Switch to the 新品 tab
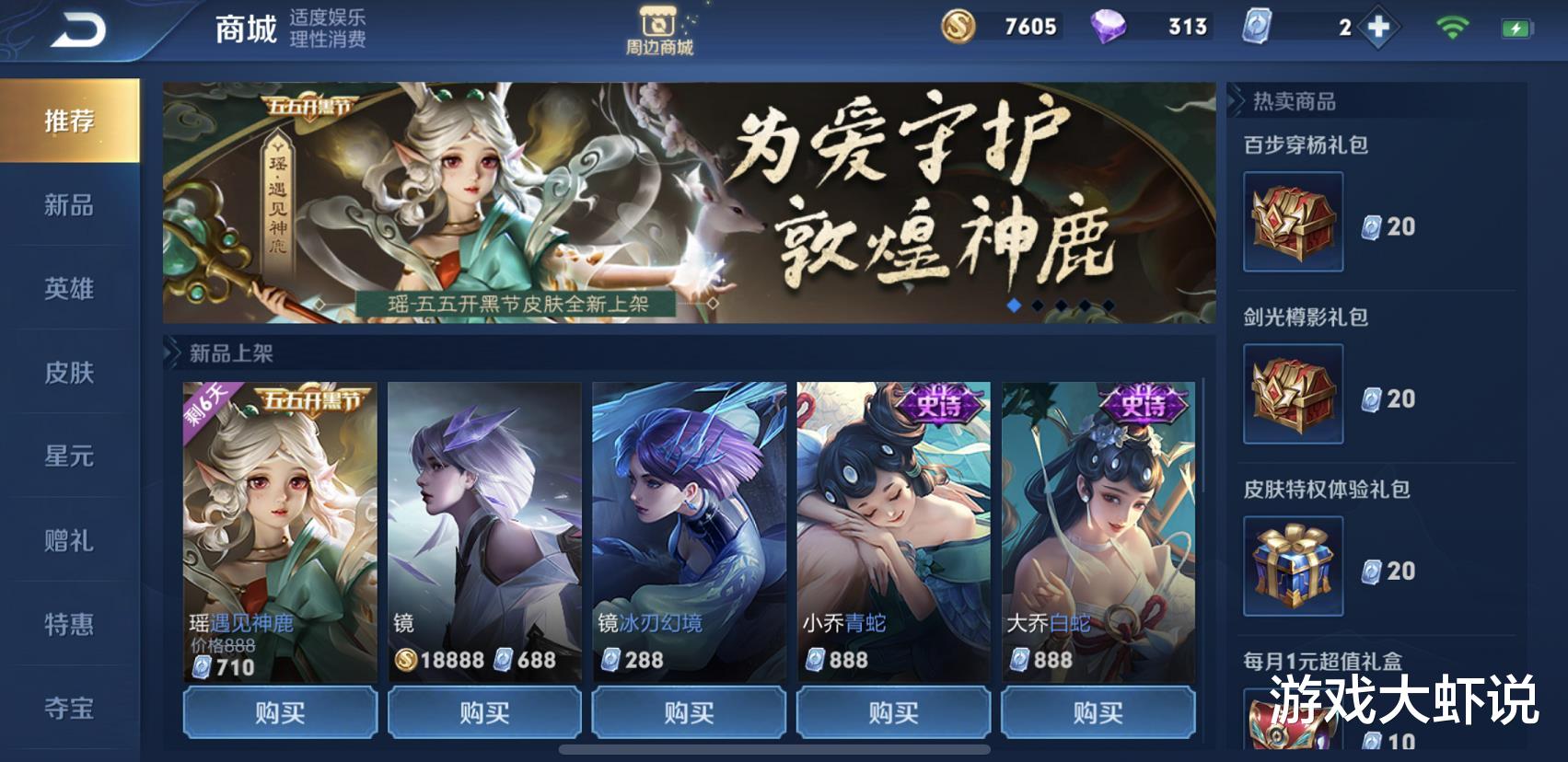1568x762 pixels. pos(69,206)
